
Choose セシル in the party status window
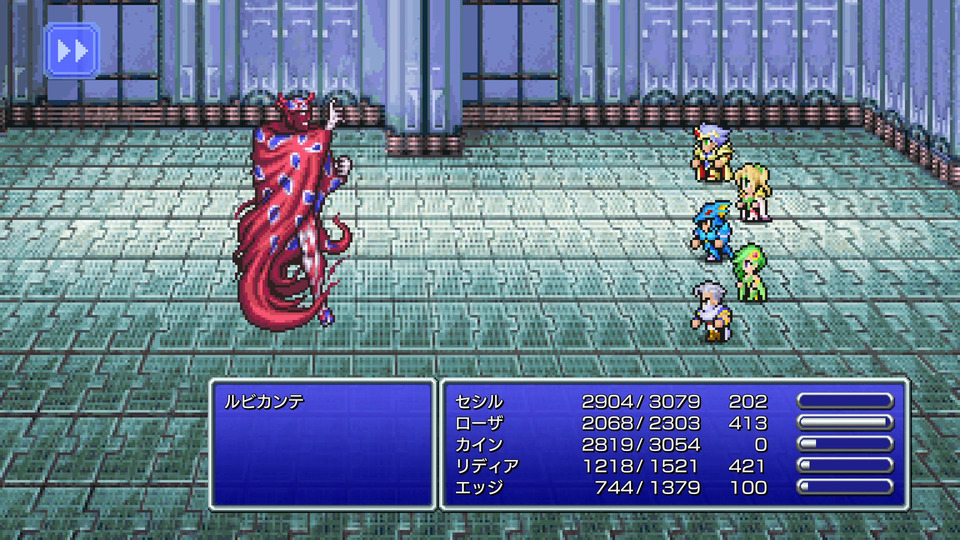(x=480, y=402)
